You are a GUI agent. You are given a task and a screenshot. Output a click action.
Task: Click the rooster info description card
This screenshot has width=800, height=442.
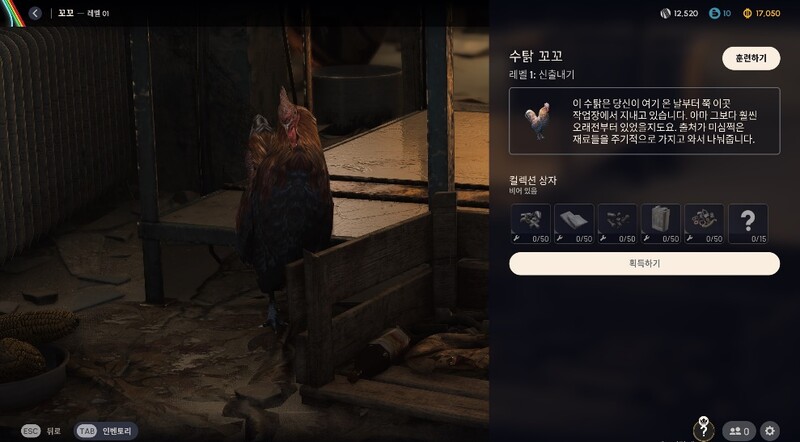[x=644, y=122]
